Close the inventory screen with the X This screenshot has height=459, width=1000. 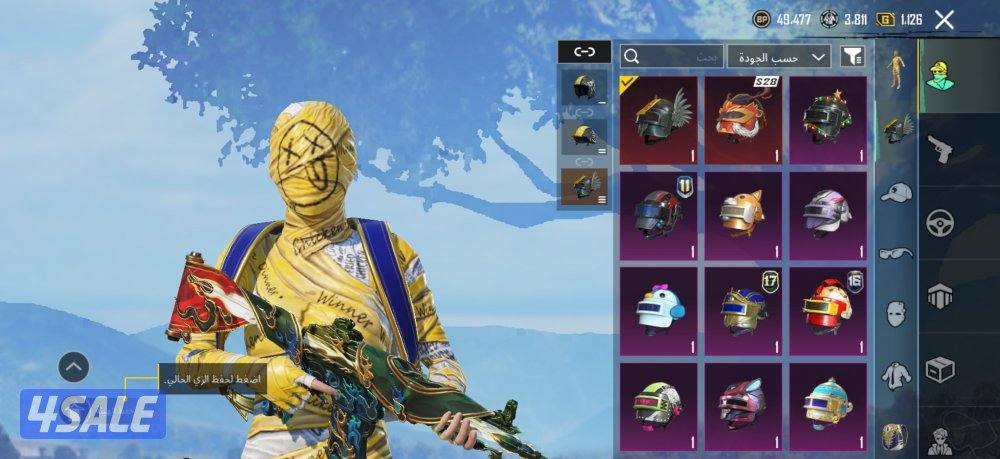coord(943,19)
